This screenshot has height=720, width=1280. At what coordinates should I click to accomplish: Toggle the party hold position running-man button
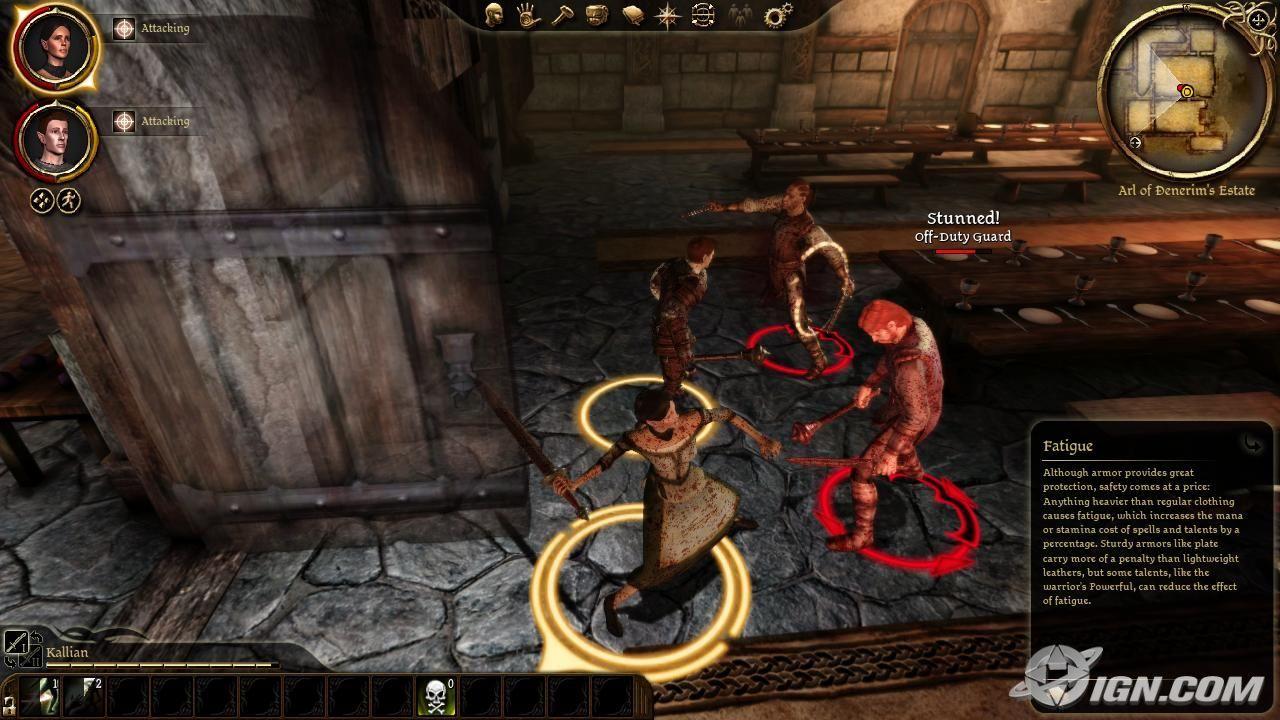[69, 199]
